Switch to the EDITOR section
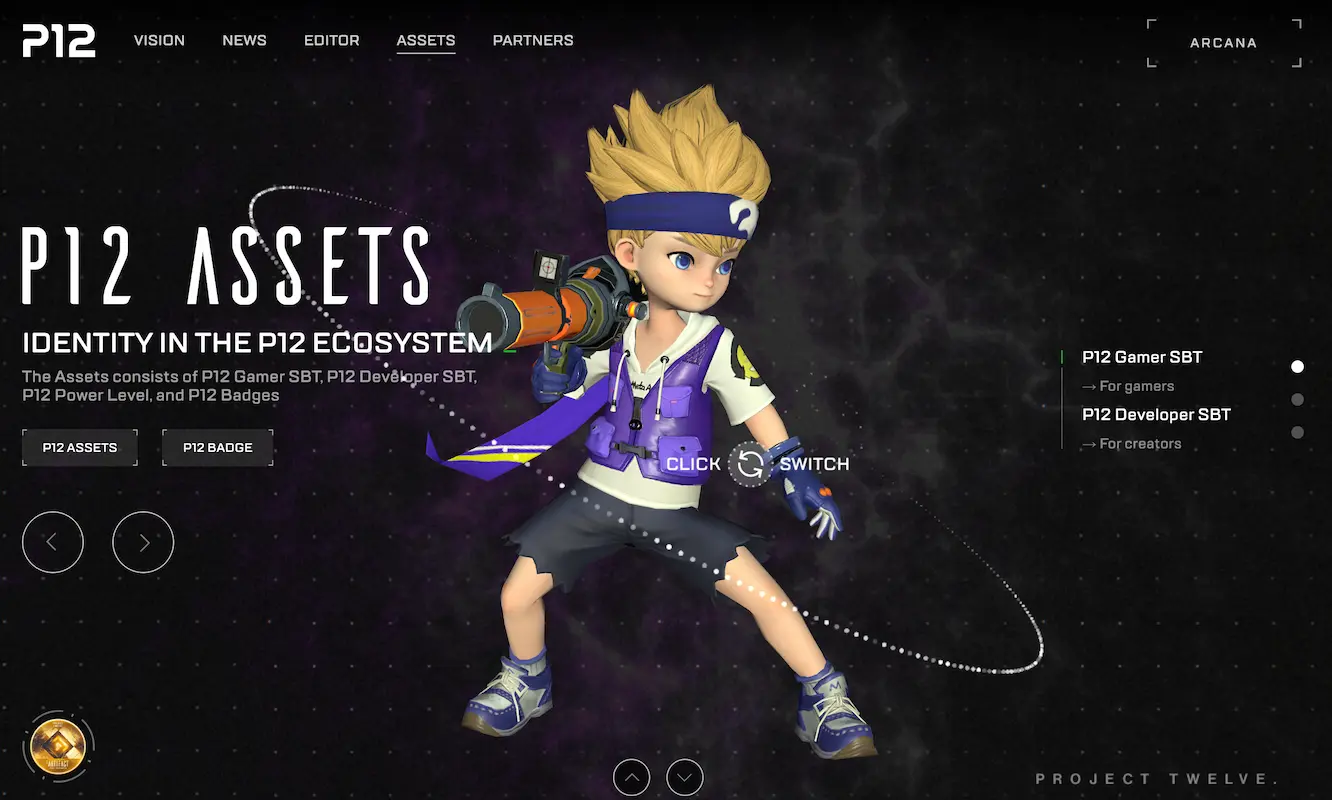This screenshot has width=1332, height=800. point(331,40)
